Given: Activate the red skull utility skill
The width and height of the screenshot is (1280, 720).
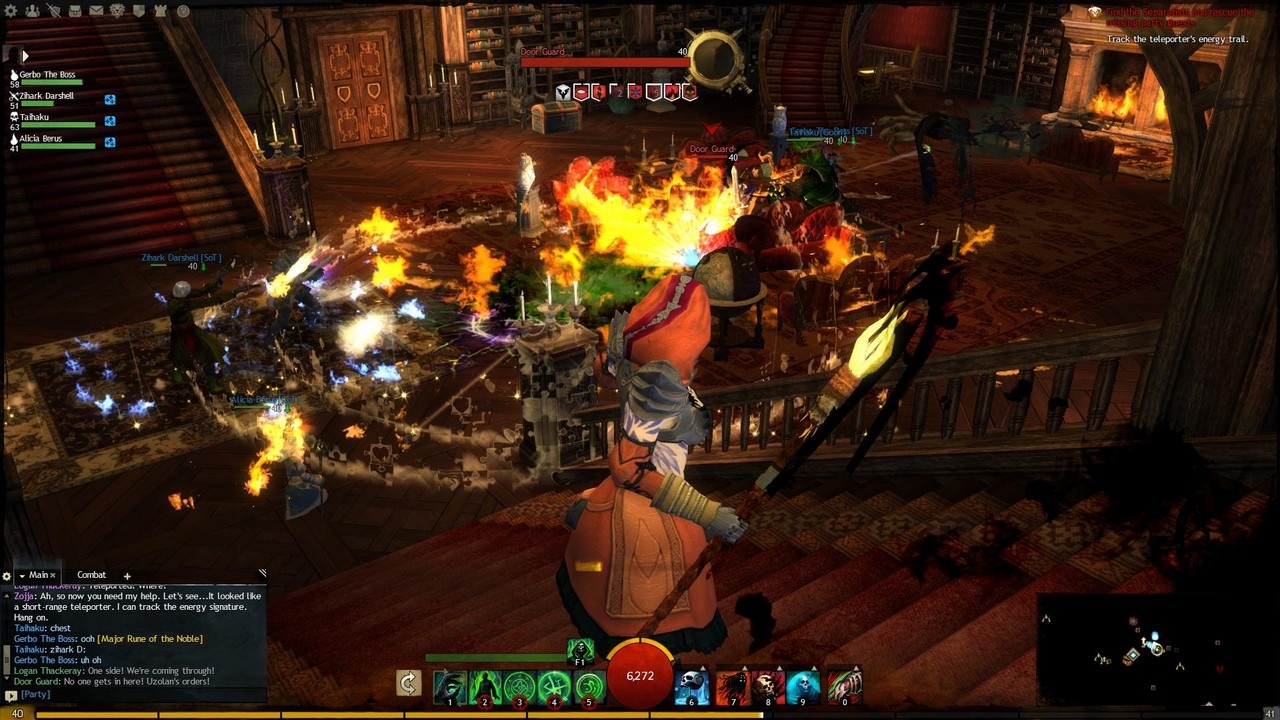Looking at the screenshot, I should point(768,687).
